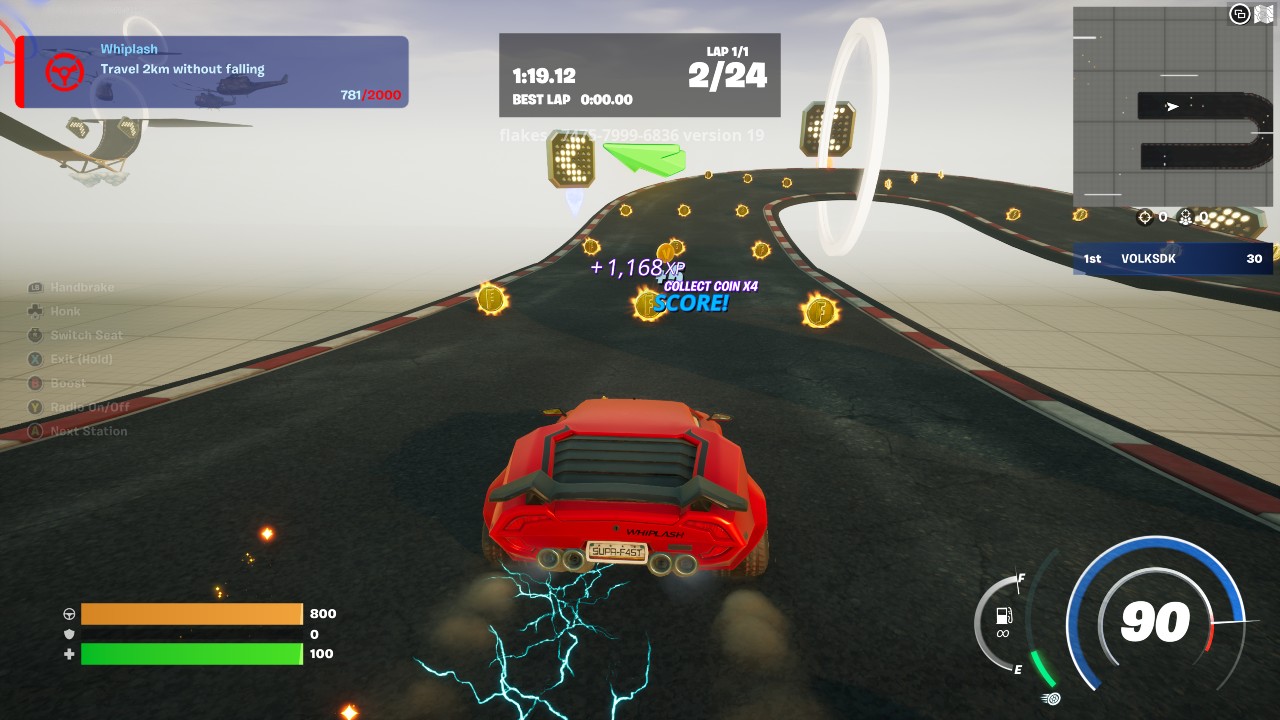Click the overlapping-squares icon above the minimap
The image size is (1280, 720).
1240,13
